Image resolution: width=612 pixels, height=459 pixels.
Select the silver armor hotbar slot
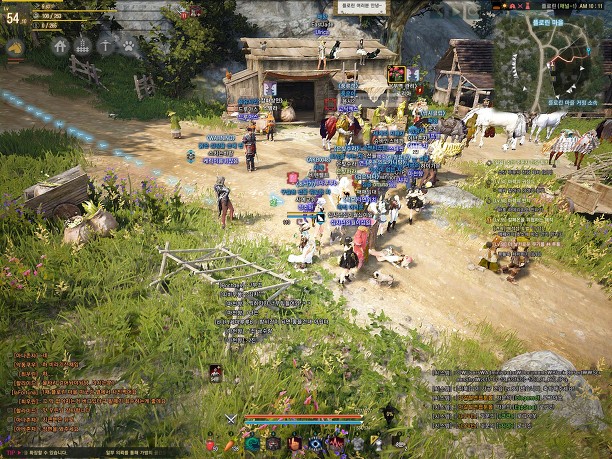[358, 444]
